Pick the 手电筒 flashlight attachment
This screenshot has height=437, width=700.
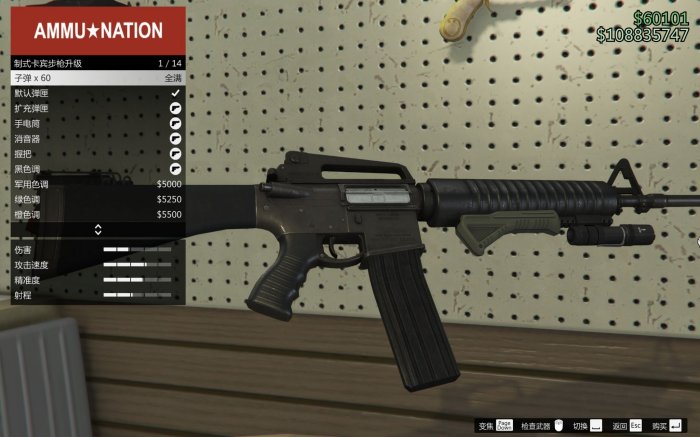click(97, 123)
